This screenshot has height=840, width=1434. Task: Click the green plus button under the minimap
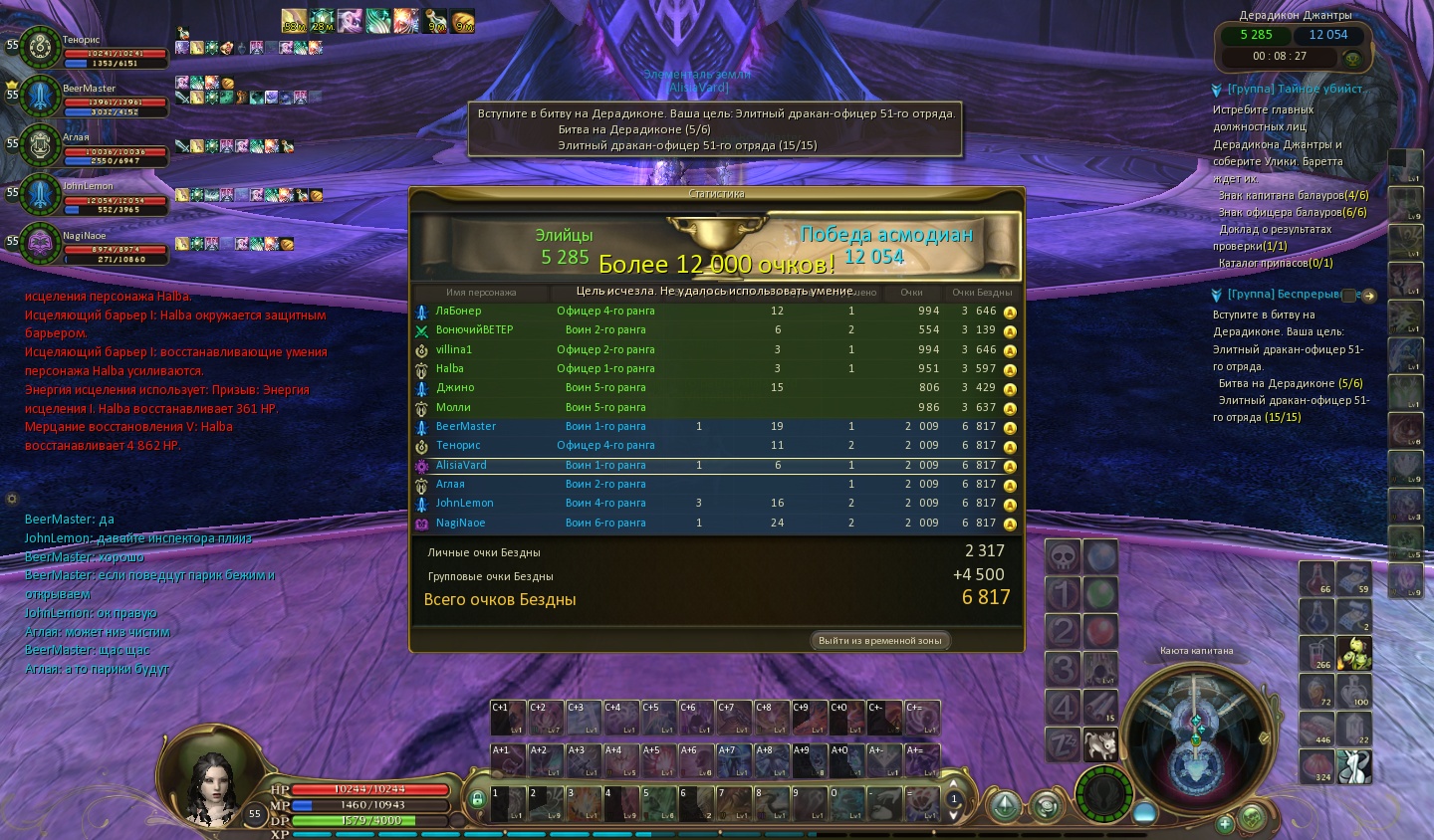coord(1226,823)
